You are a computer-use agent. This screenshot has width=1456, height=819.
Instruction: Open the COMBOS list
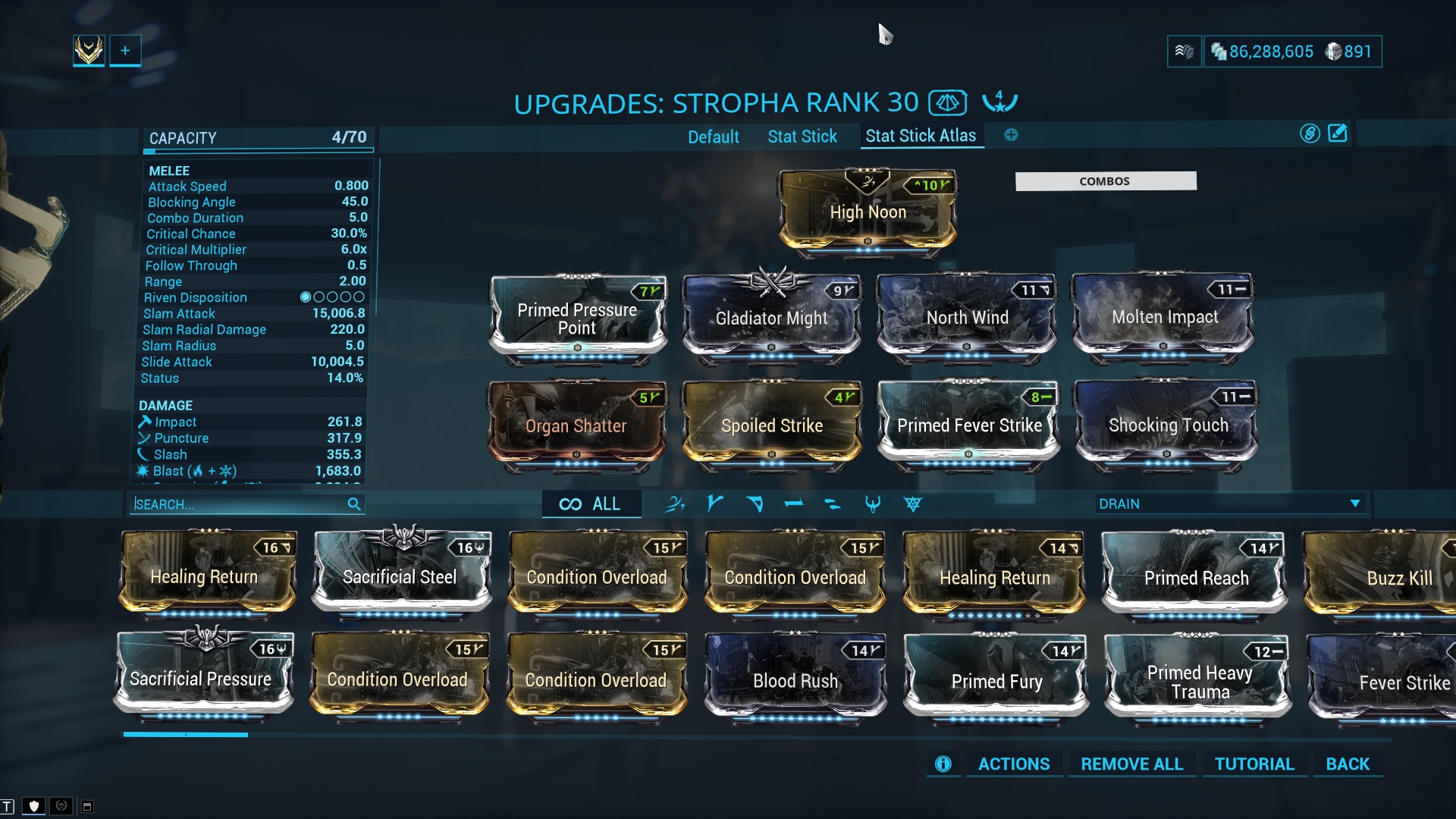pos(1105,180)
